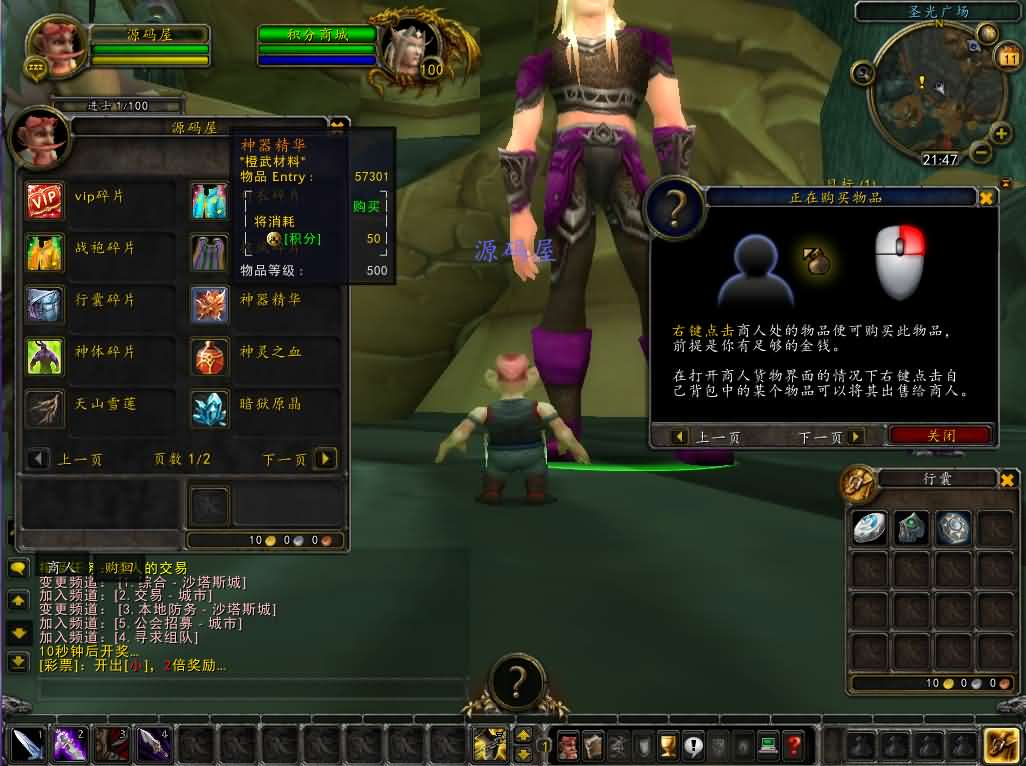1026x766 pixels.
Task: Go to the merchant's next page (下一页)
Action: click(325, 459)
